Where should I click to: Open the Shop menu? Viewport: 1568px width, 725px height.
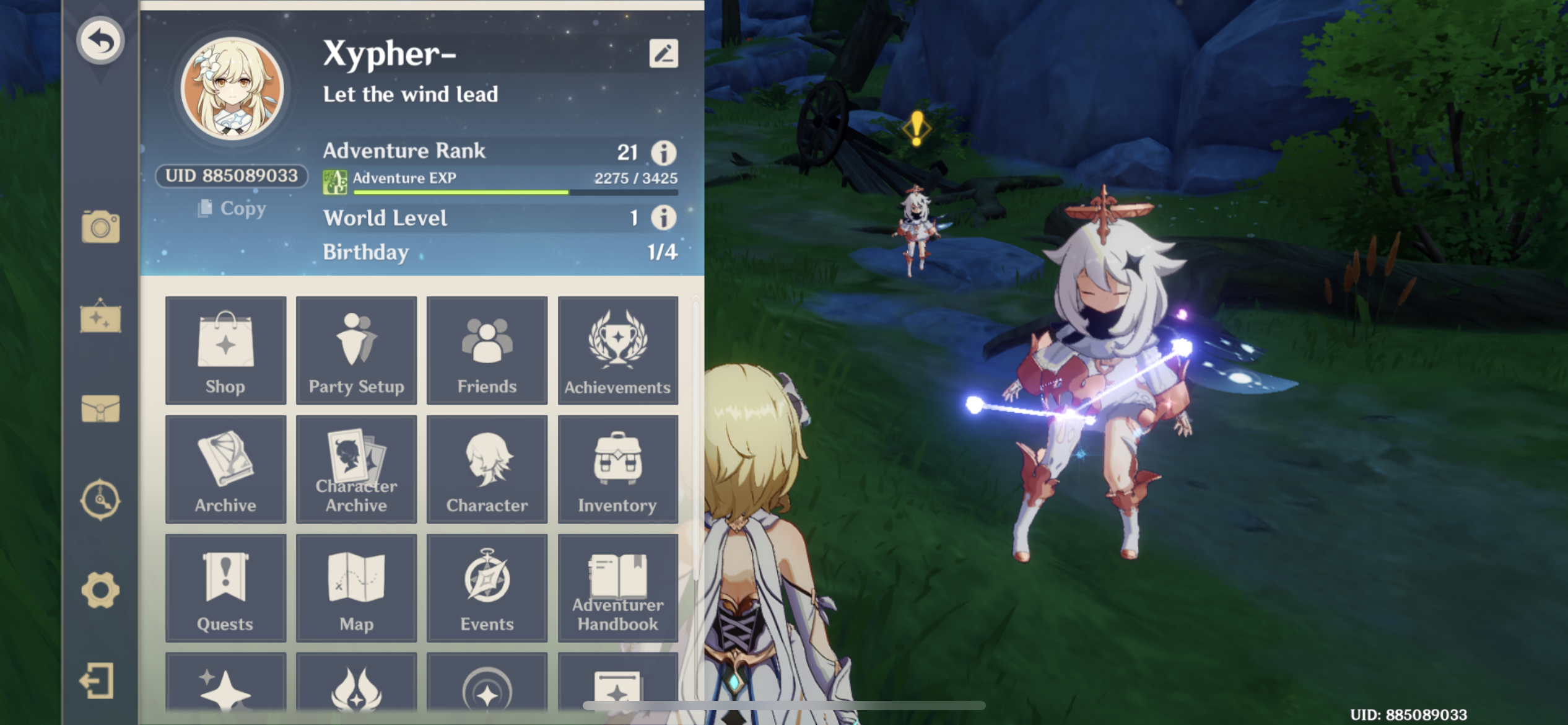[x=225, y=350]
